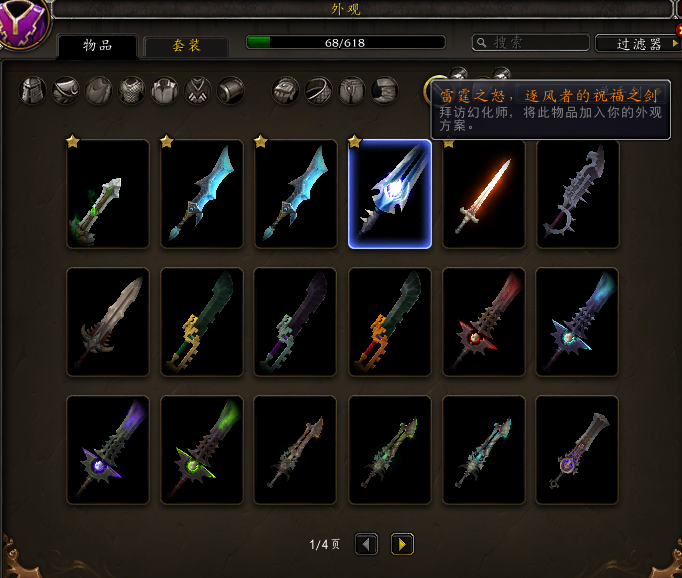Select the gray spiked sword with crescent hilt
682x578 pixels.
point(577,194)
